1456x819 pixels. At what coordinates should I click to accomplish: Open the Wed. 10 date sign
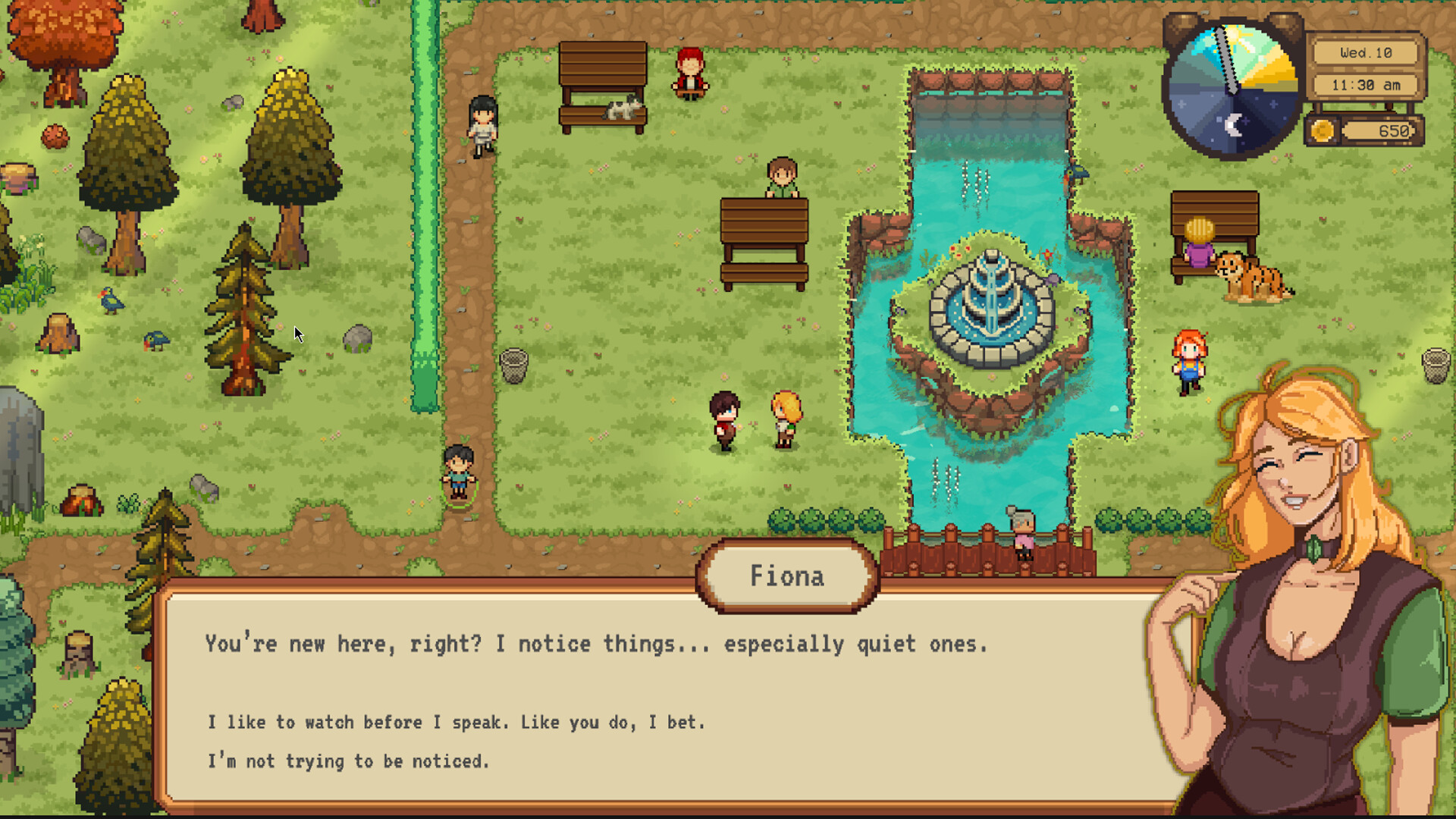(1365, 52)
